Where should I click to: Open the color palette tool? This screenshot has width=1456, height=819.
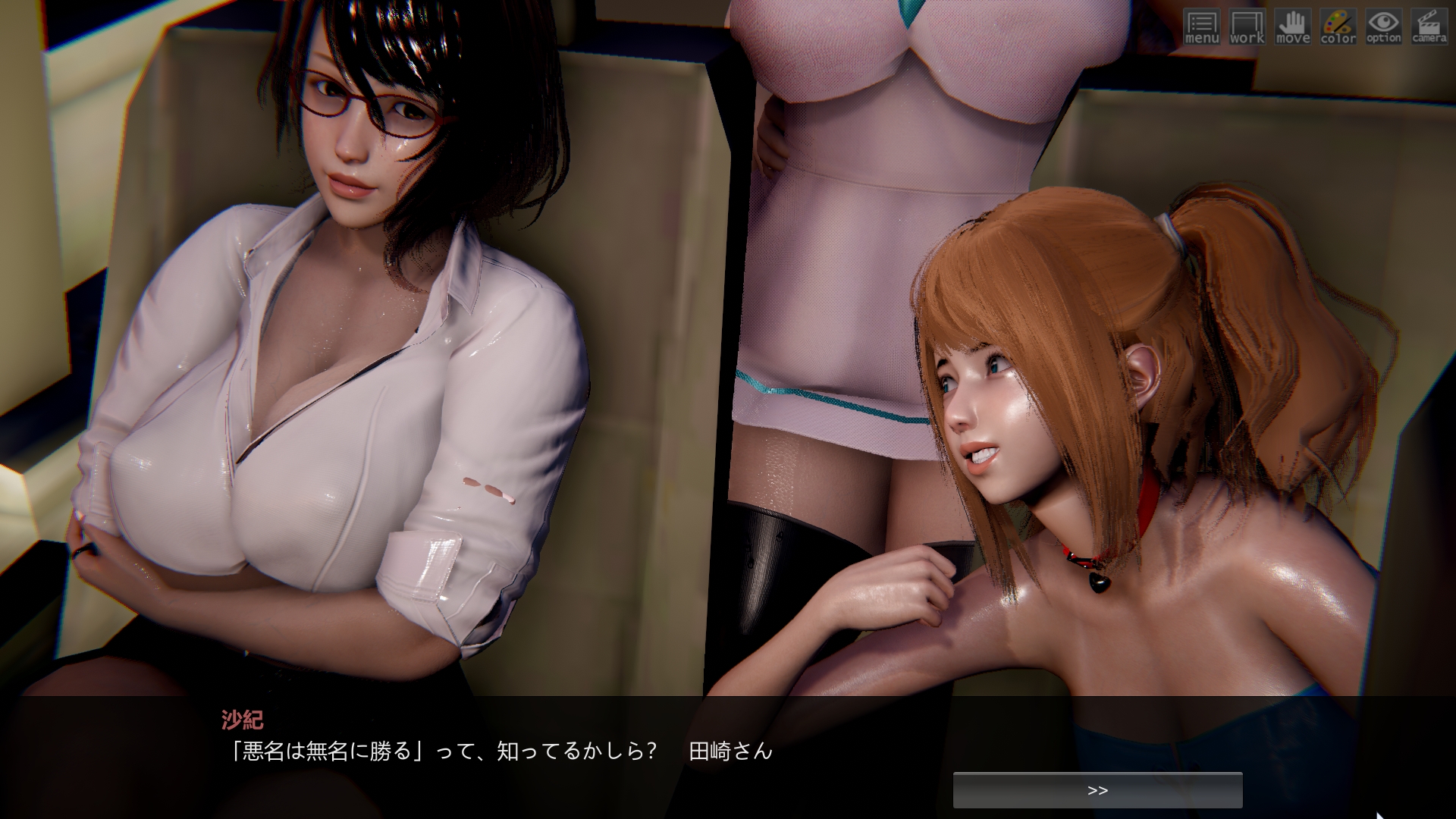point(1338,27)
